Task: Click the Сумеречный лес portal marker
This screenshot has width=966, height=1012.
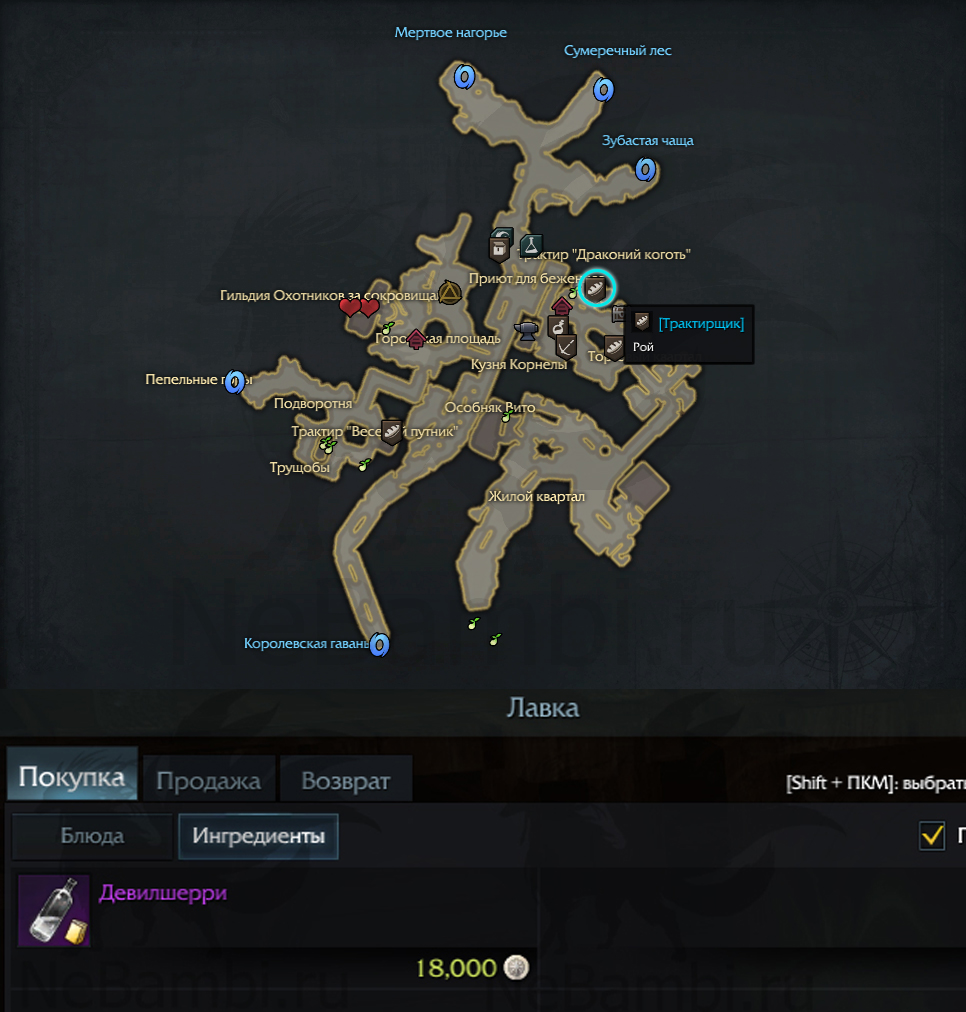Action: point(603,90)
